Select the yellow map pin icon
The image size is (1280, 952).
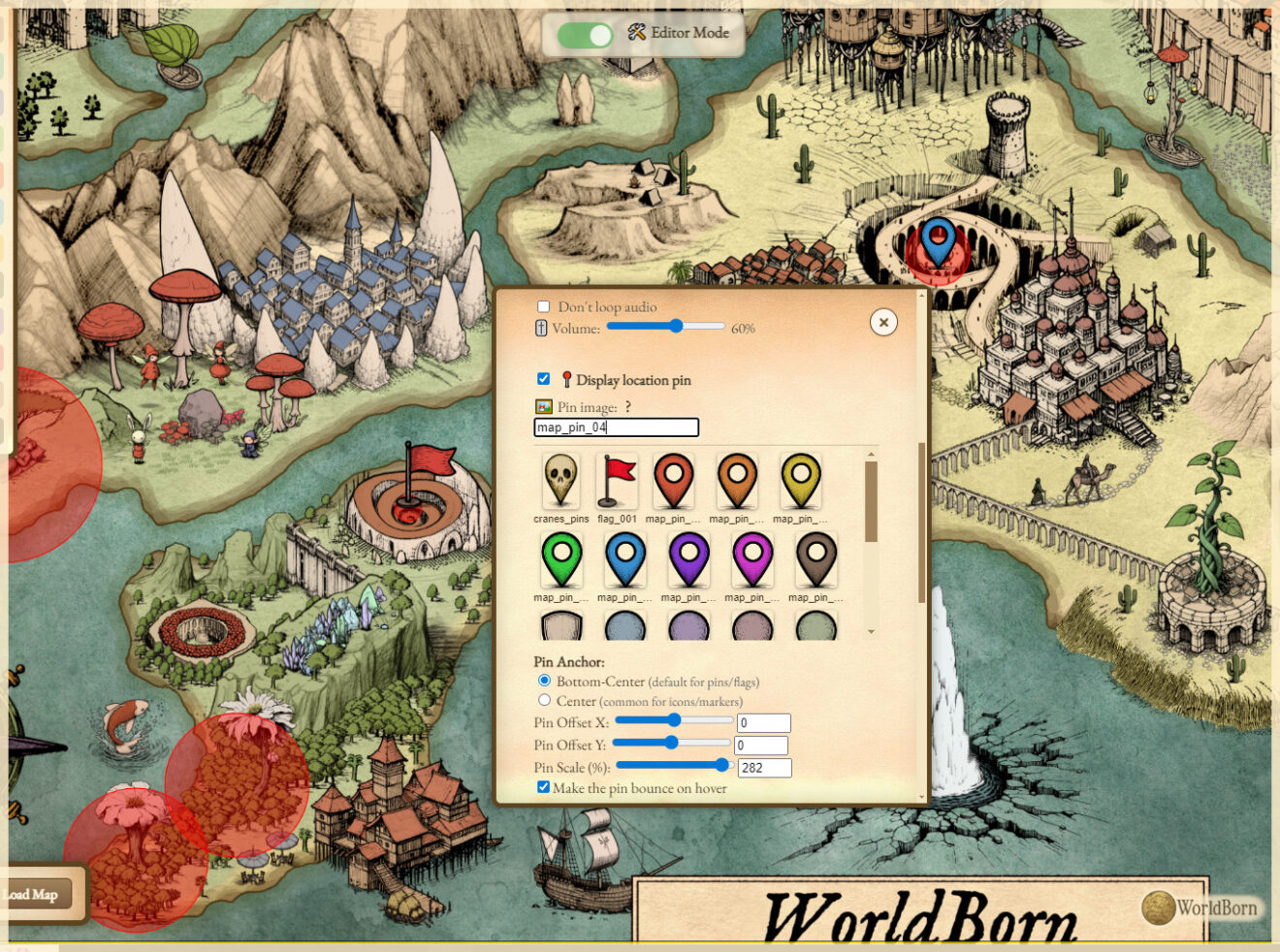point(800,481)
